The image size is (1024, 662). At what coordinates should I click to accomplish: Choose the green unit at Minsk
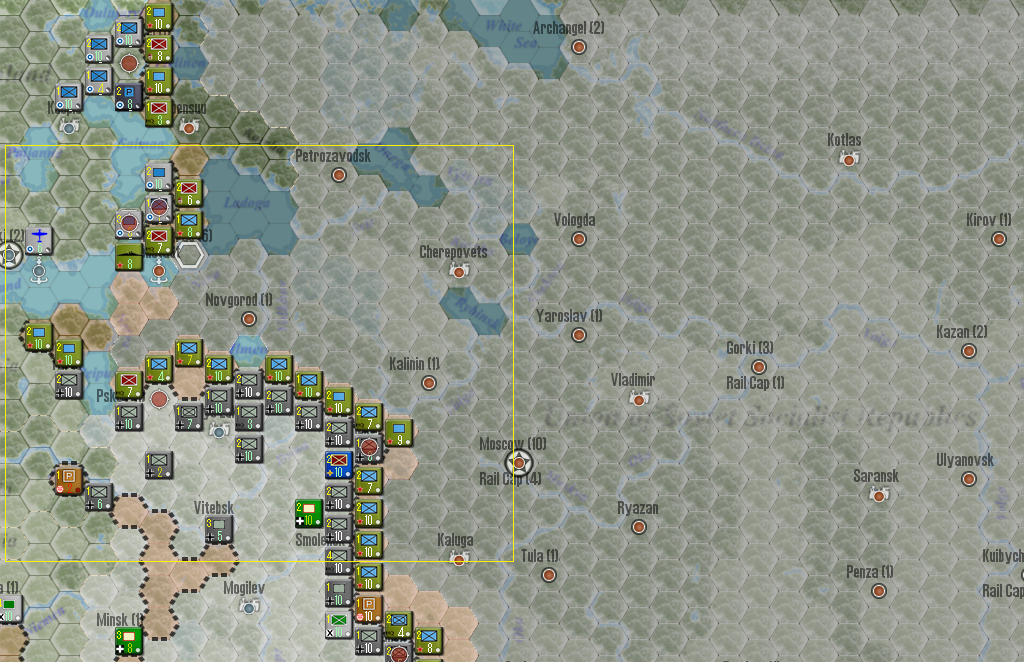pyautogui.click(x=128, y=641)
